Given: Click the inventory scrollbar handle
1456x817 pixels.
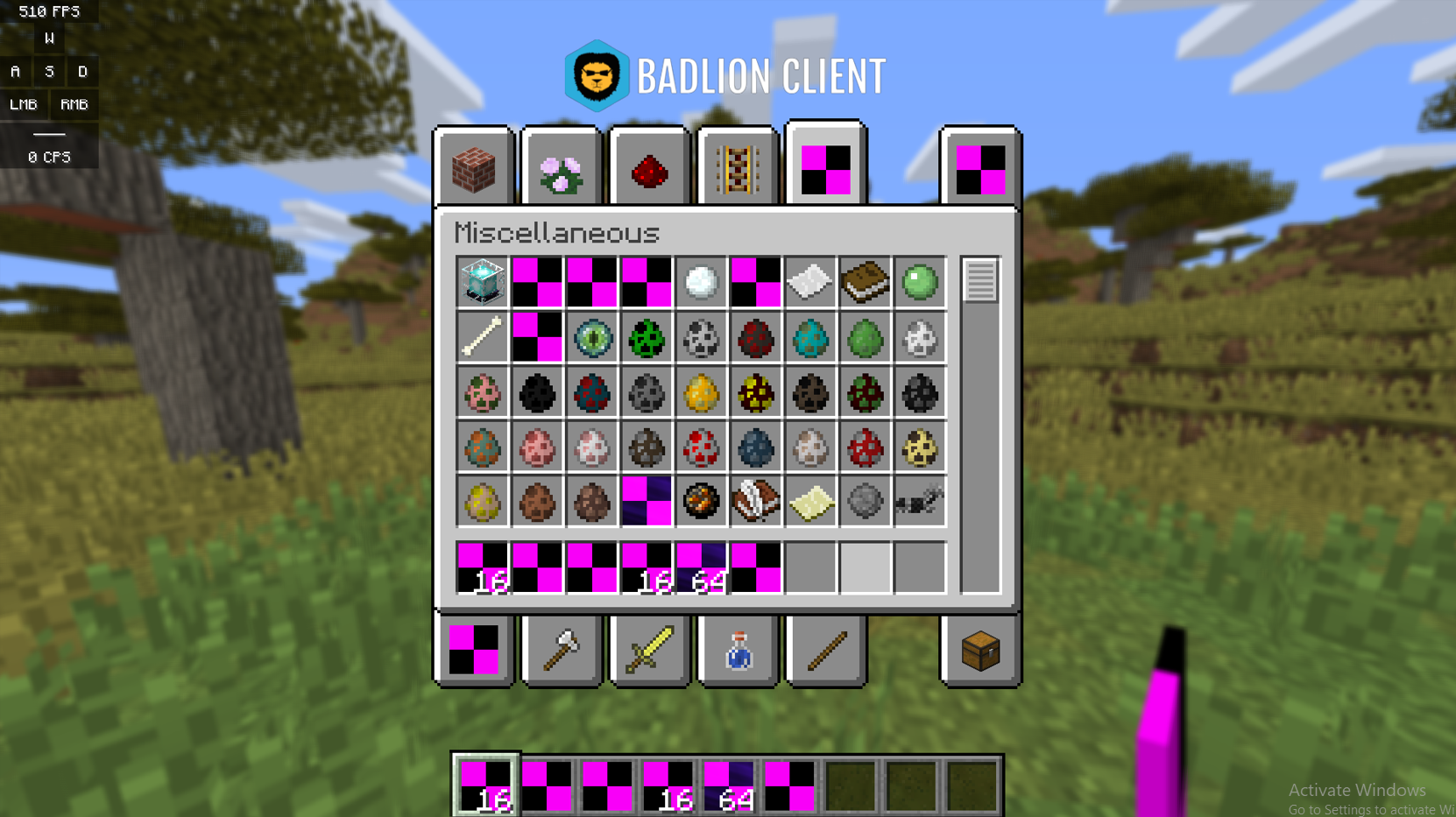Looking at the screenshot, I should 979,280.
